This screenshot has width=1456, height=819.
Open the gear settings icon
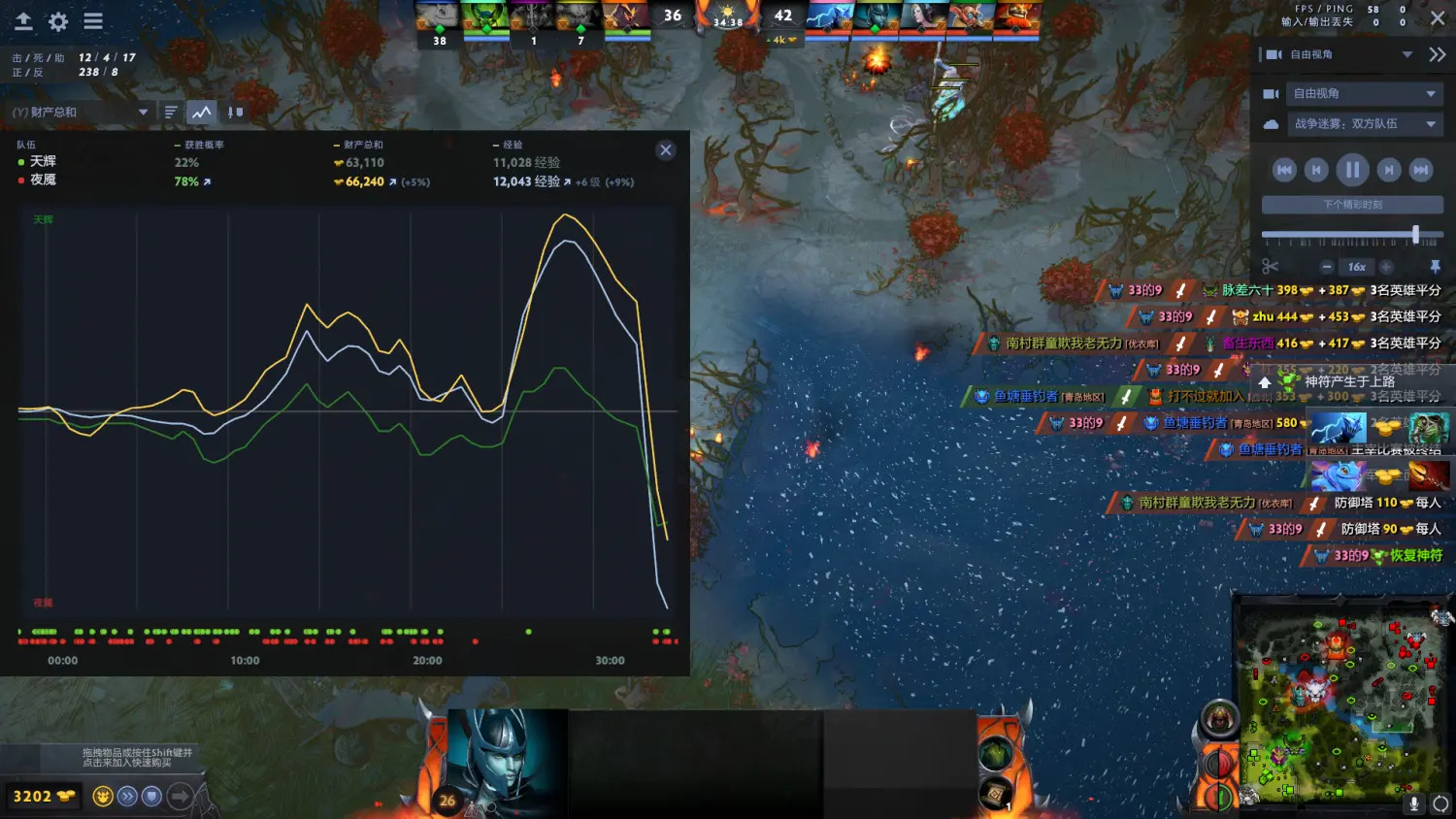coord(58,21)
